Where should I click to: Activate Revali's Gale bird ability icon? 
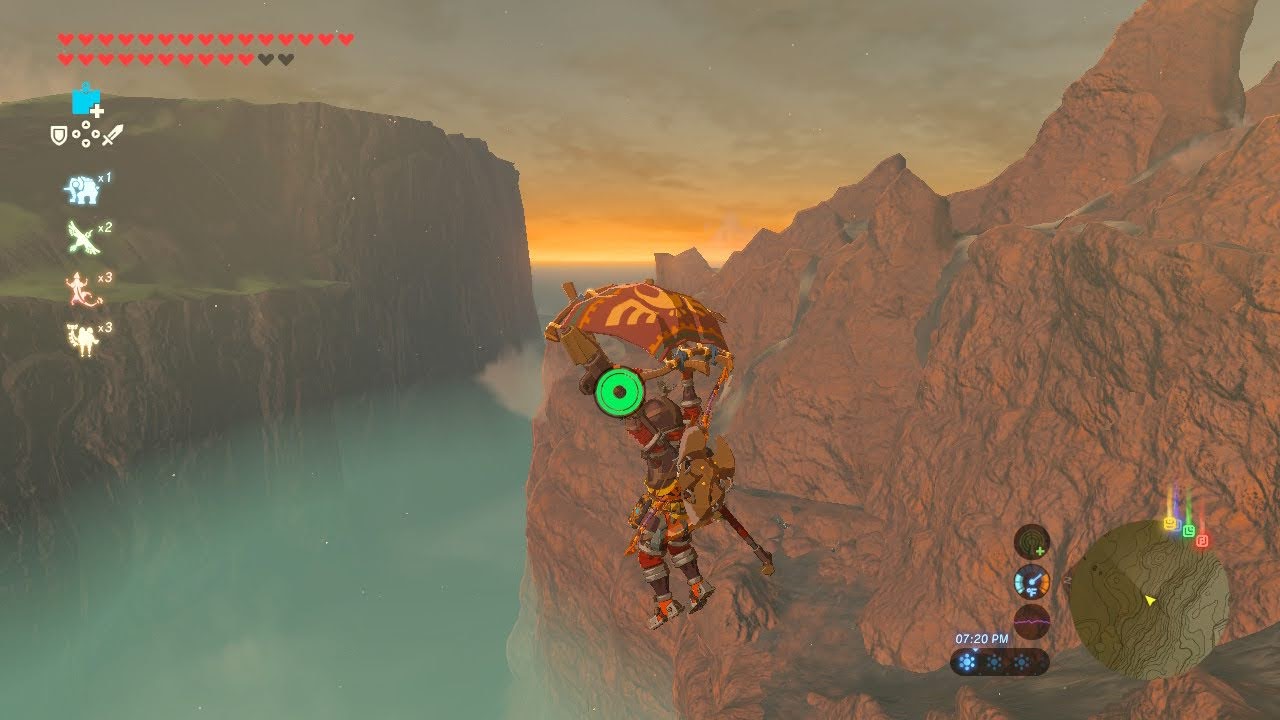pos(80,238)
